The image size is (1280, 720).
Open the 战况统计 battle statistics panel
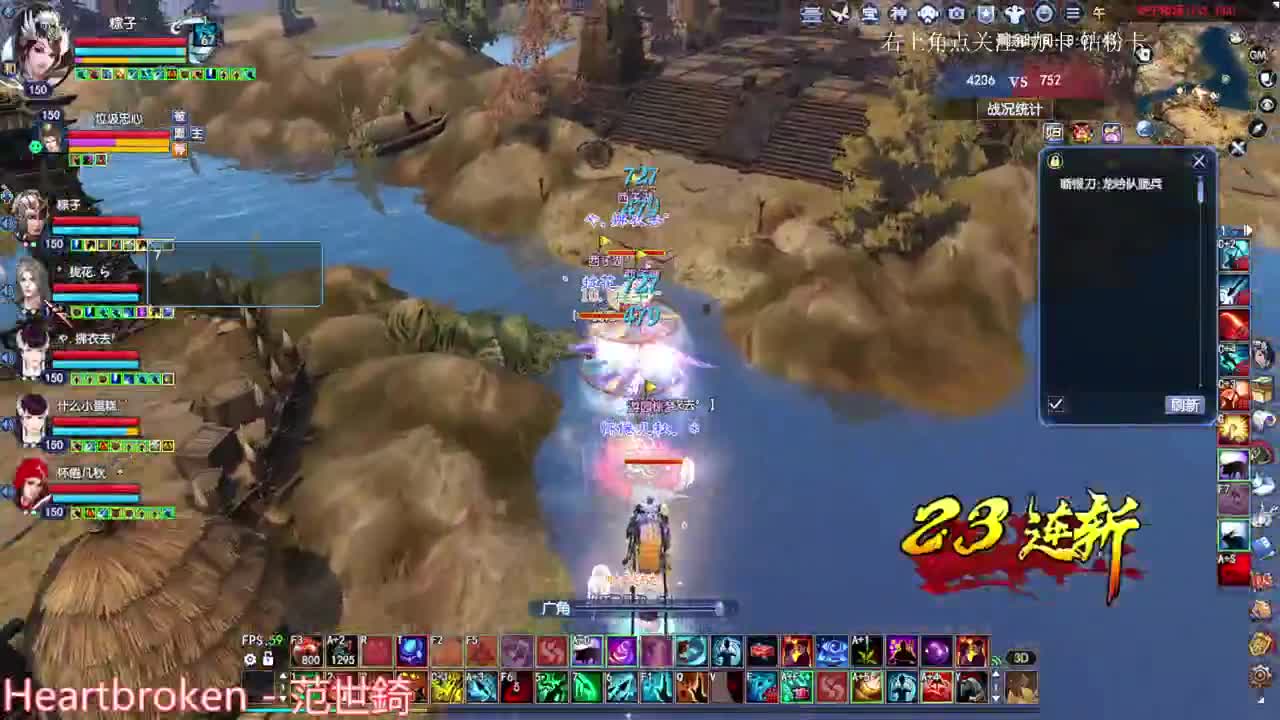(1015, 110)
